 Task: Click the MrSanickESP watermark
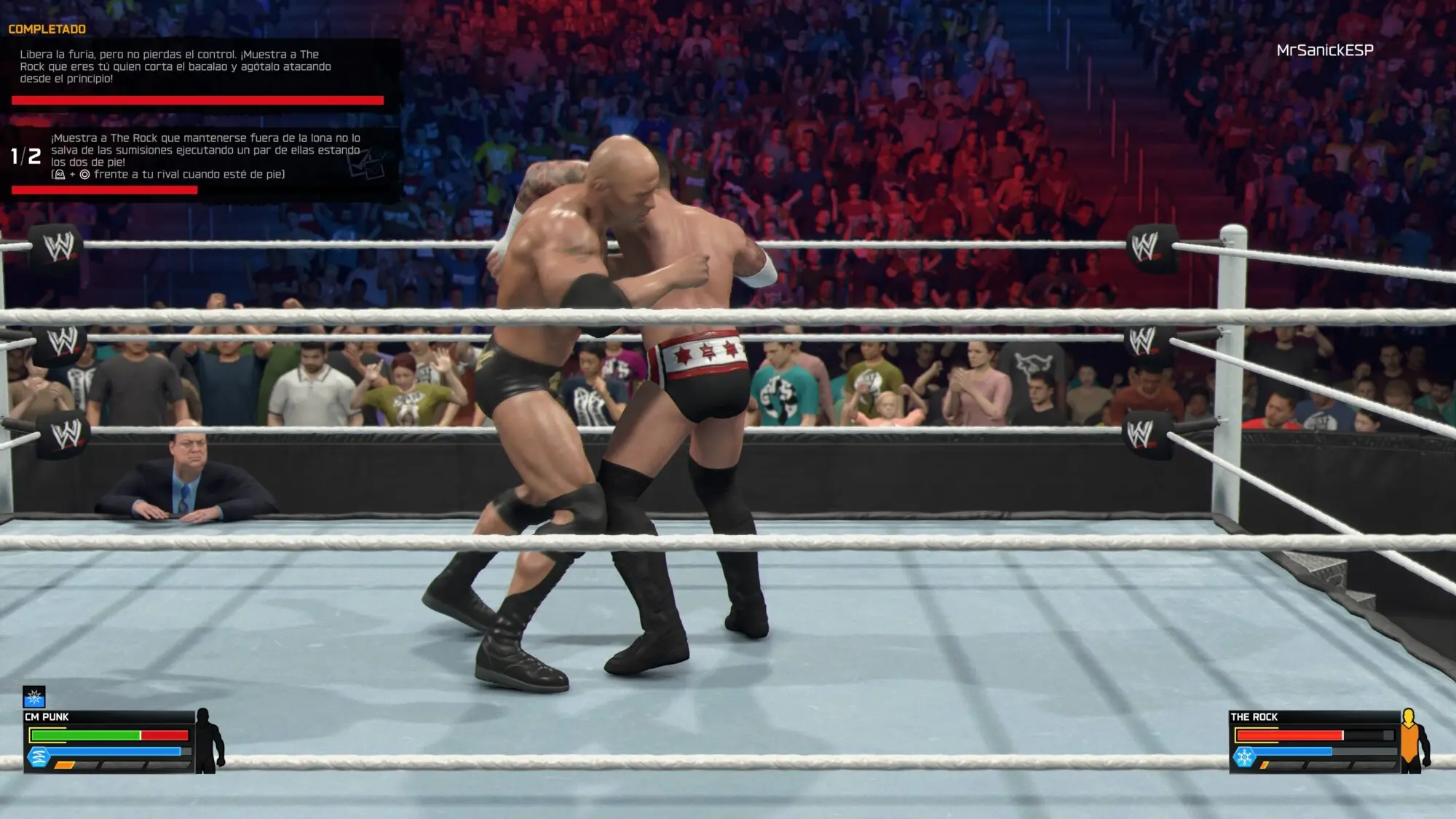1325,50
